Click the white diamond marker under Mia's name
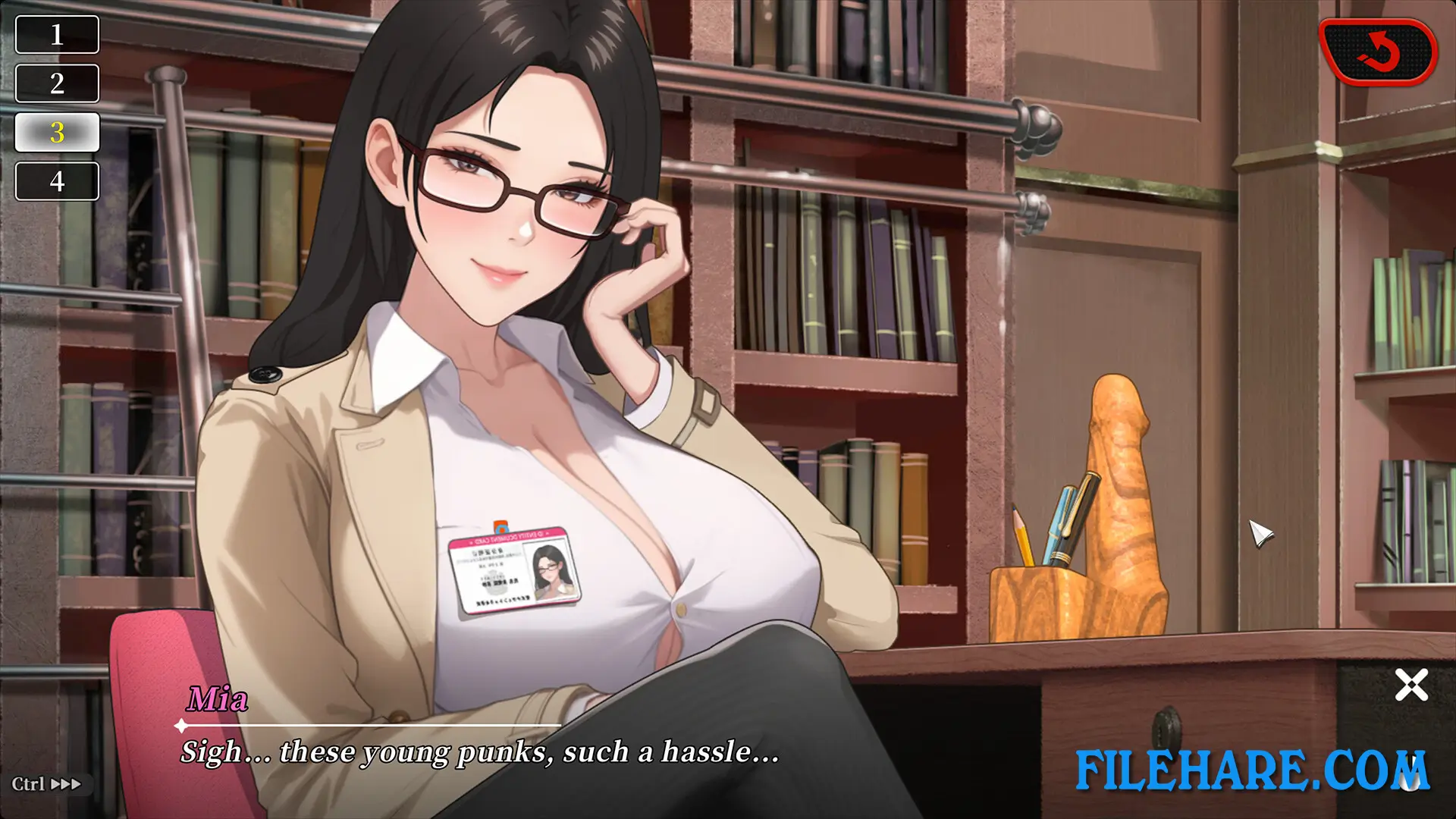The height and width of the screenshot is (819, 1456). (x=179, y=724)
